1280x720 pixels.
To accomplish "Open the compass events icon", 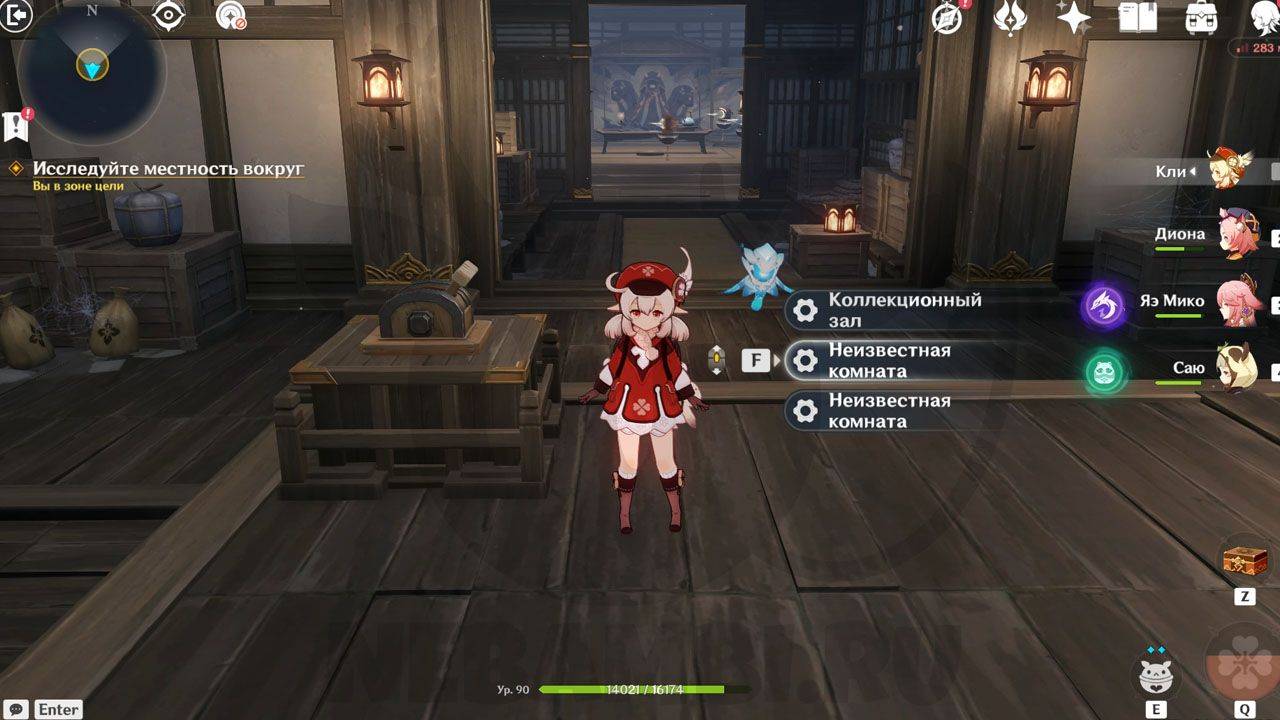I will pyautogui.click(x=947, y=17).
